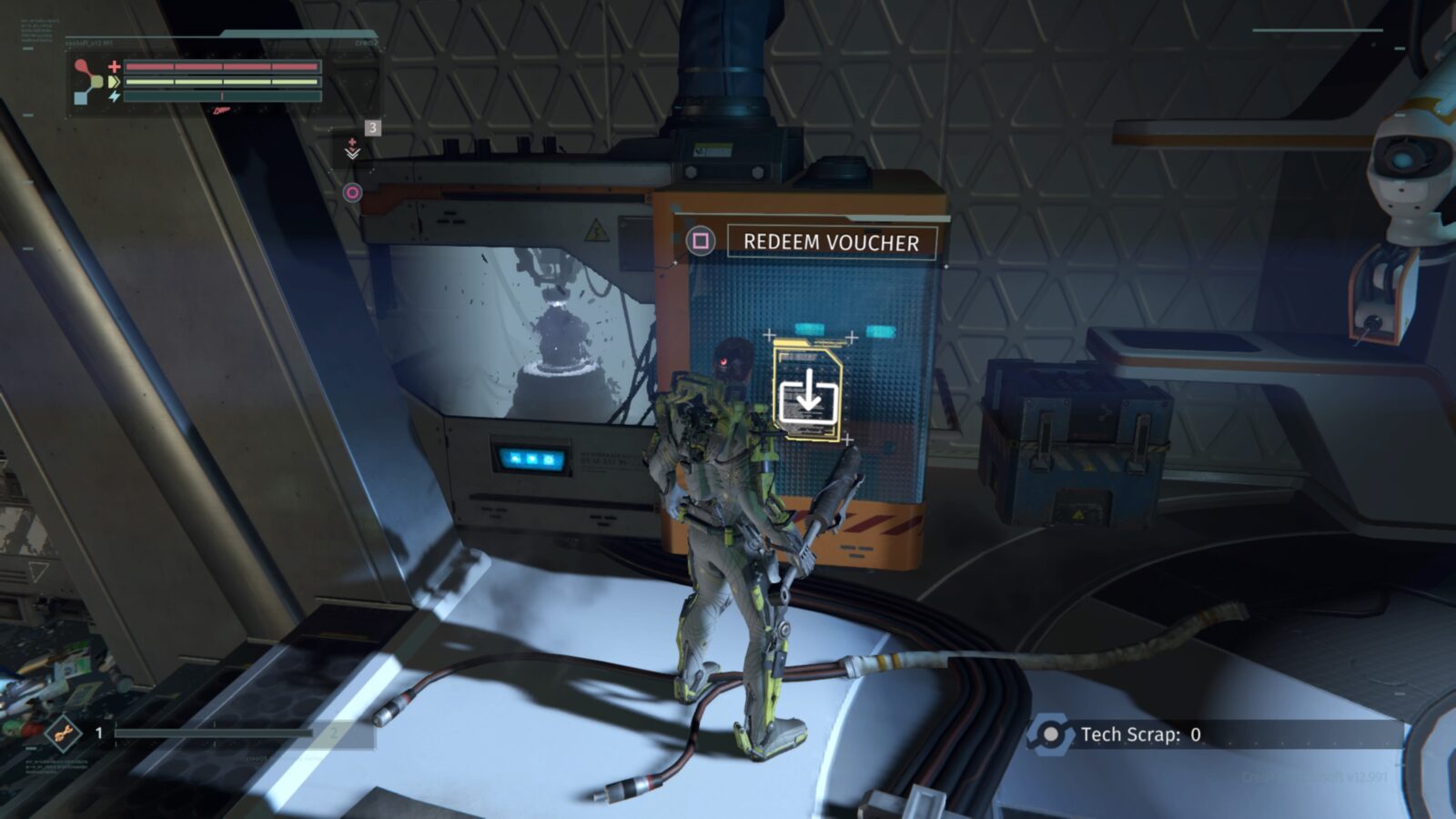Select the green node in the implant diagram

click(x=98, y=81)
